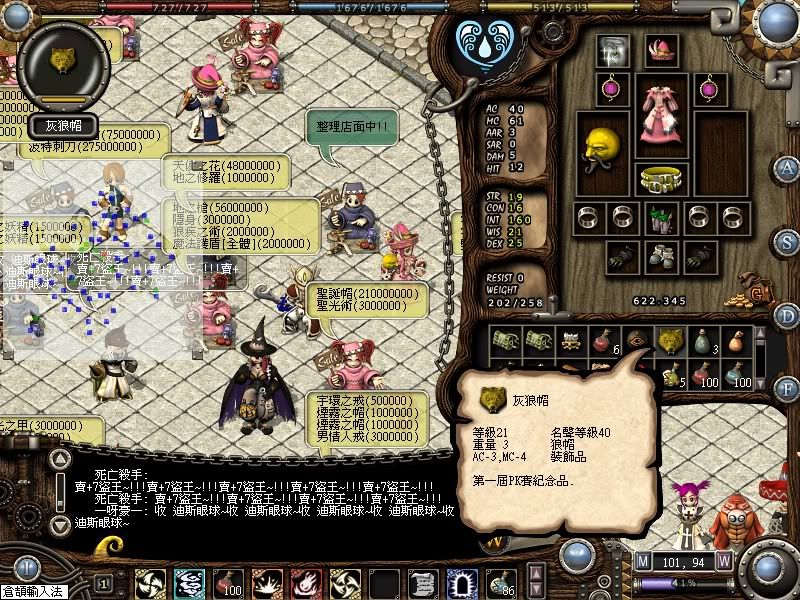The height and width of the screenshot is (600, 800).
Task: Activate the flame skill hotbar icon
Action: click(305, 582)
